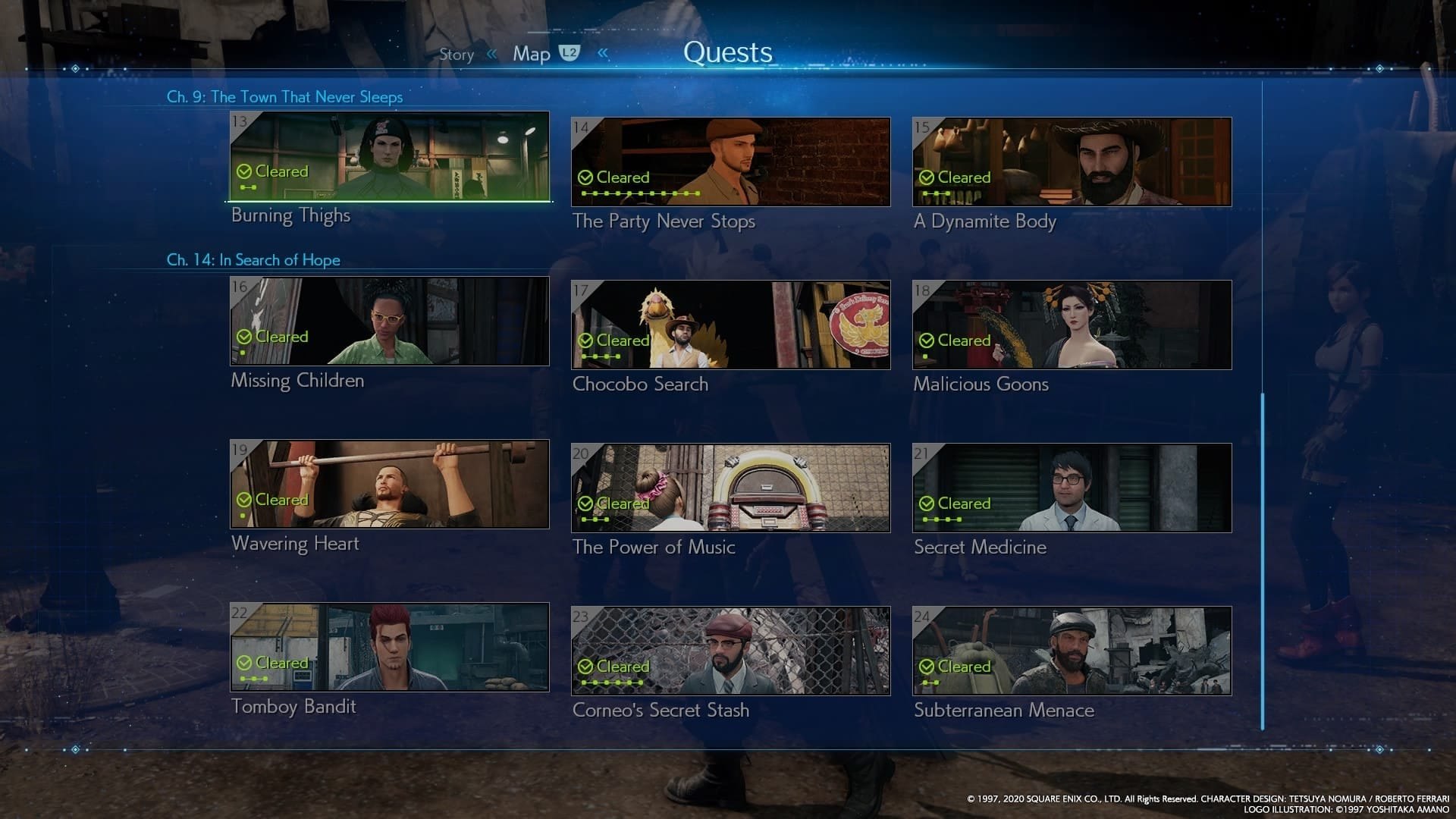Switch to the Map tab
The height and width of the screenshot is (819, 1456).
(x=533, y=53)
